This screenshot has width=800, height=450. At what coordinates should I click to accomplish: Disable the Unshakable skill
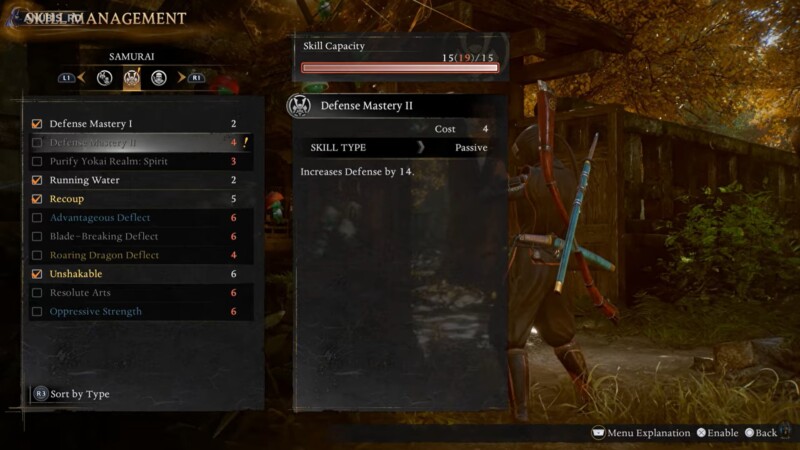coord(37,274)
